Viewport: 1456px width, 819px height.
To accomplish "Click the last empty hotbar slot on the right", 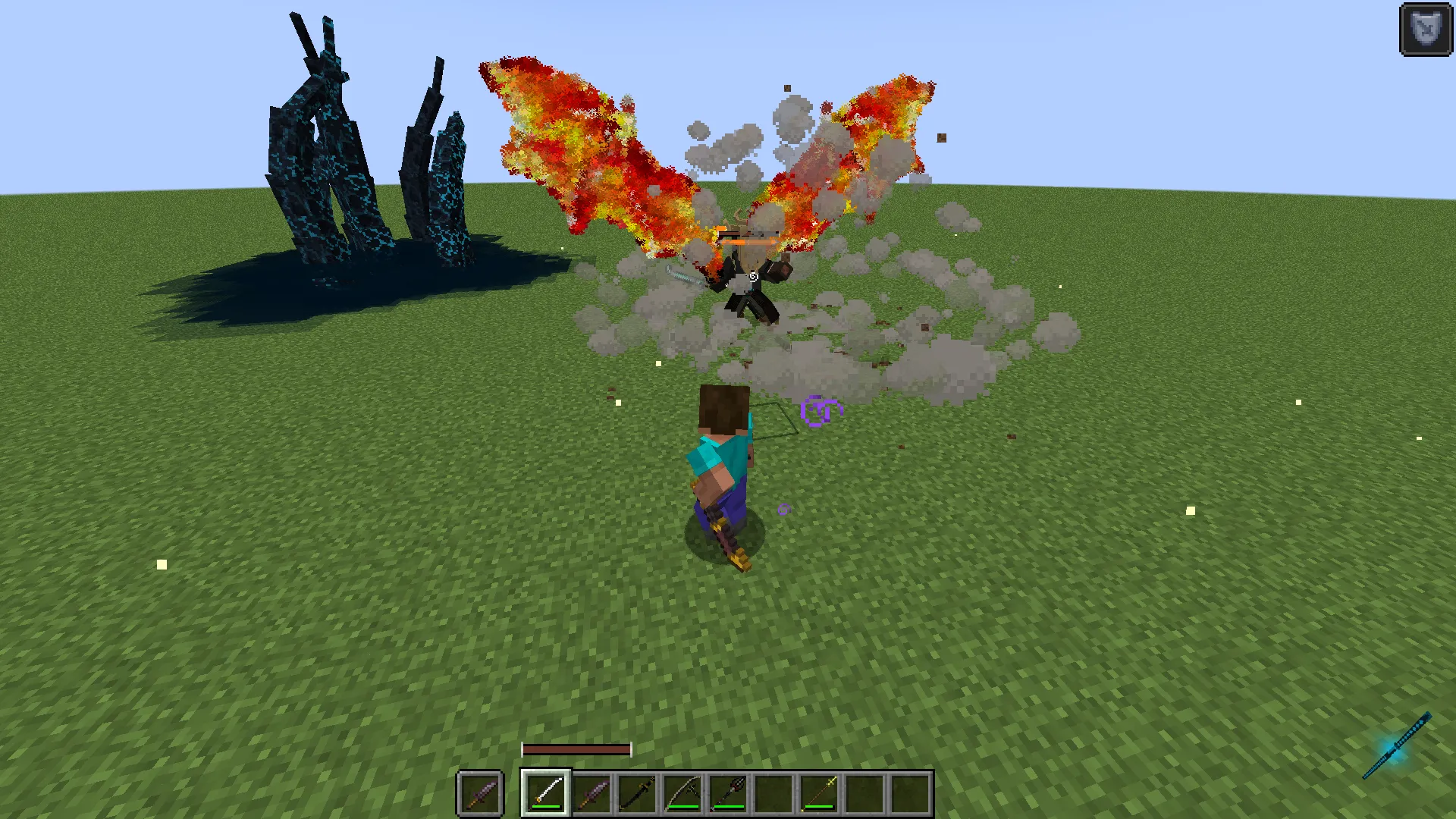I will (910, 792).
